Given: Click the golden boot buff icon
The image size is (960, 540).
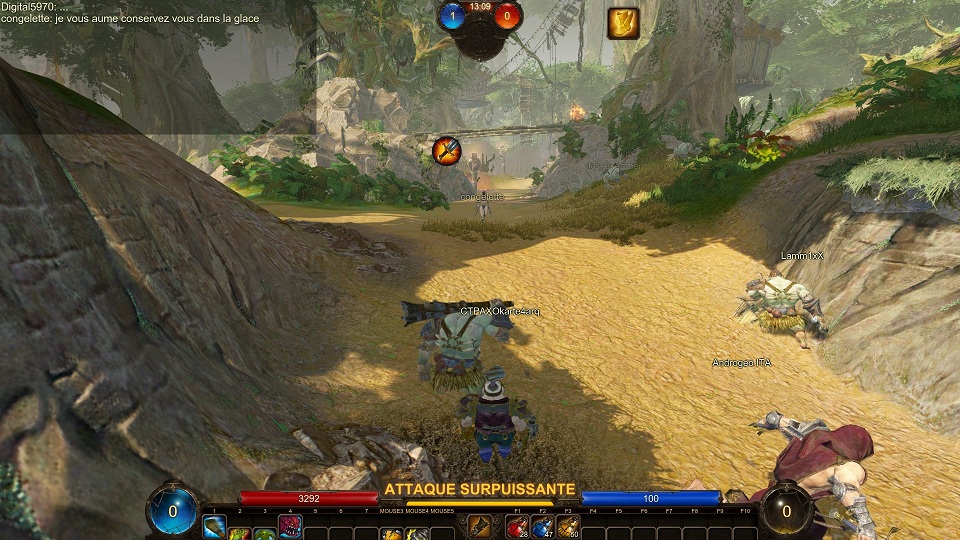Looking at the screenshot, I should (x=623, y=24).
